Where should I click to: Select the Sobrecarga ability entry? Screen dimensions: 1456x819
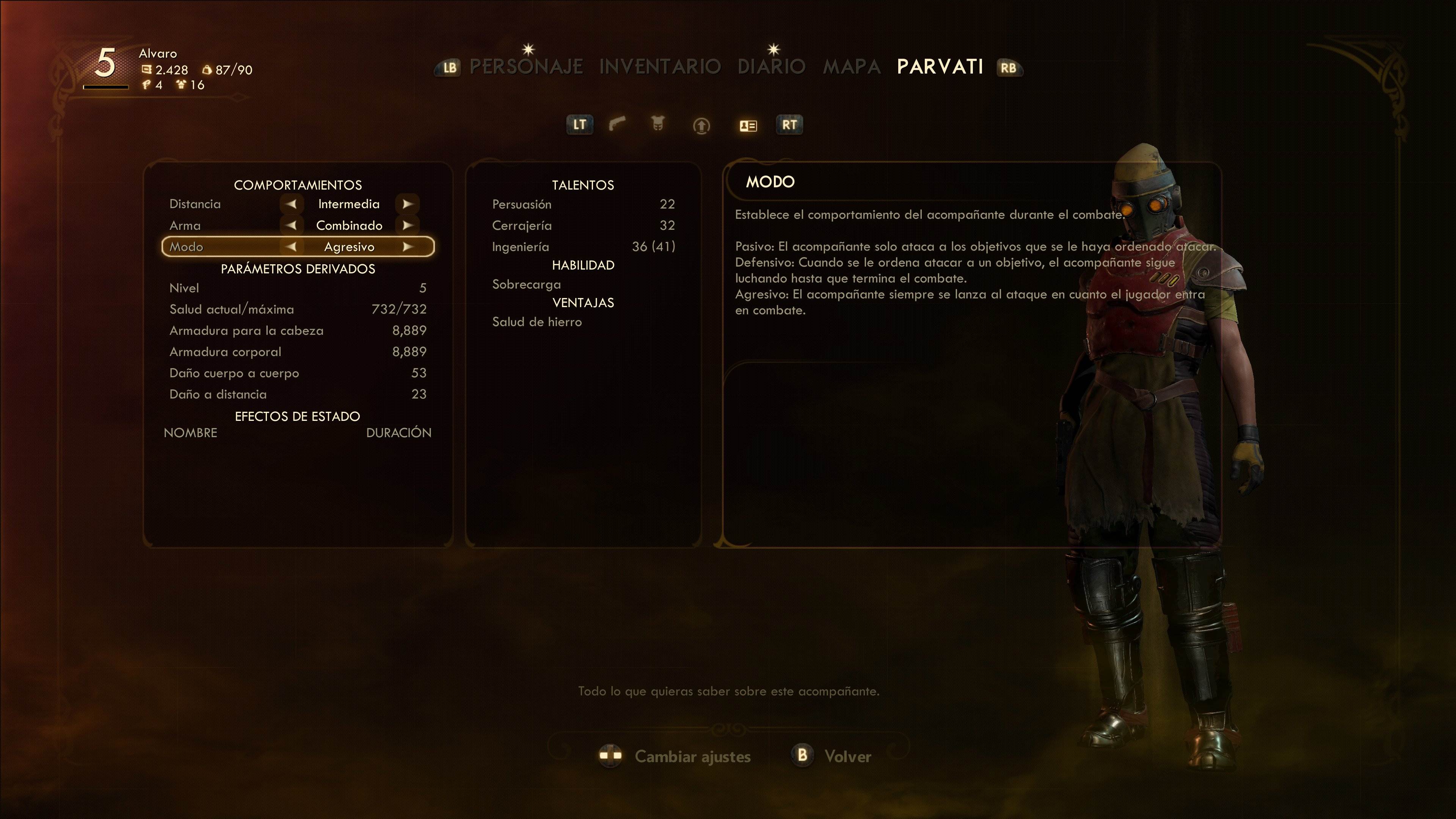coord(526,285)
